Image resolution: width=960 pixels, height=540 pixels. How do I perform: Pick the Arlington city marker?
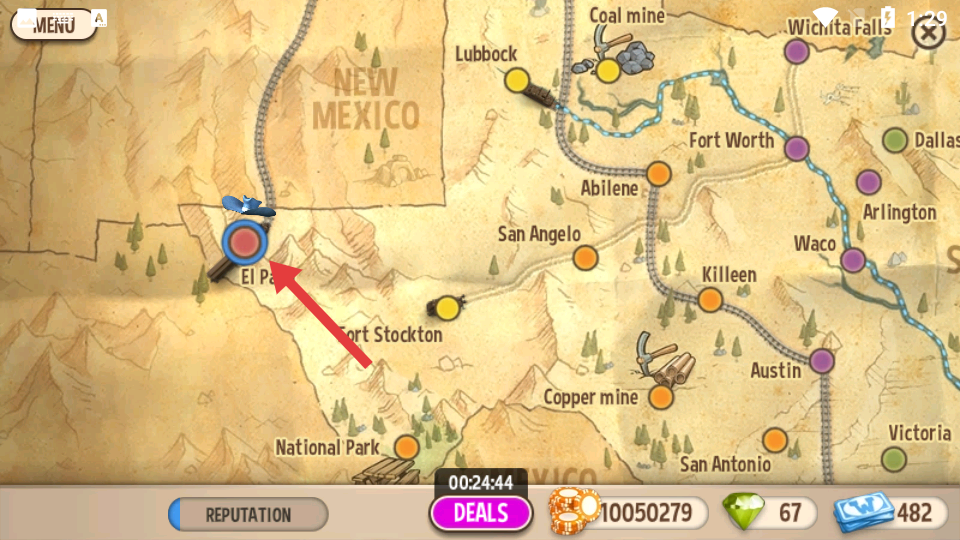(x=868, y=182)
